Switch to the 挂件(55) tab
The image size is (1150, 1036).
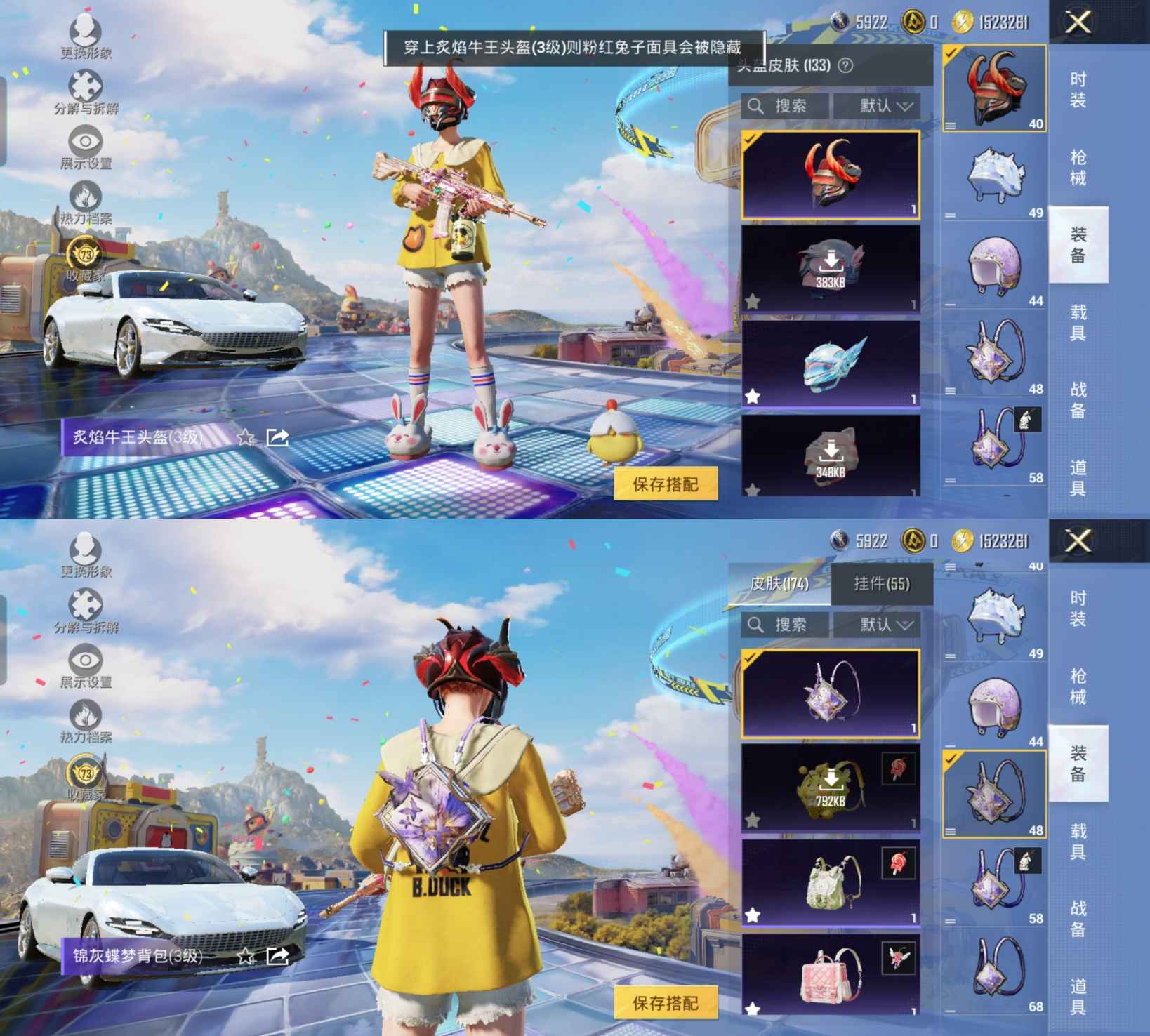click(x=881, y=584)
